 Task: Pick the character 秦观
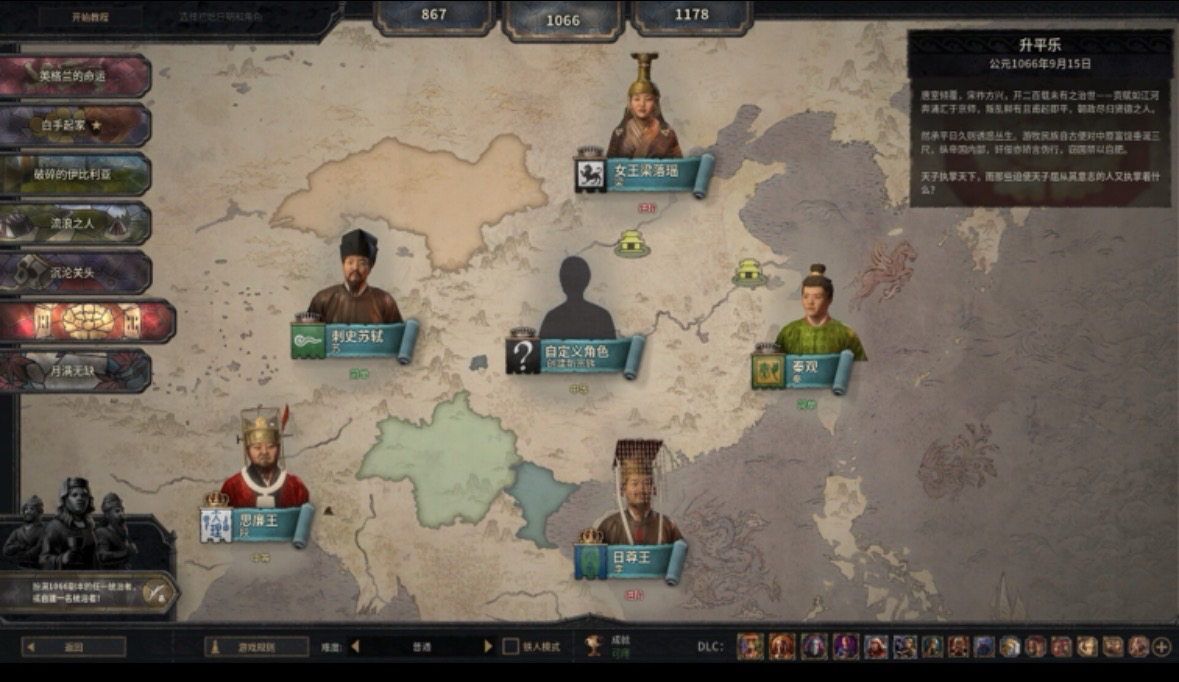[808, 369]
